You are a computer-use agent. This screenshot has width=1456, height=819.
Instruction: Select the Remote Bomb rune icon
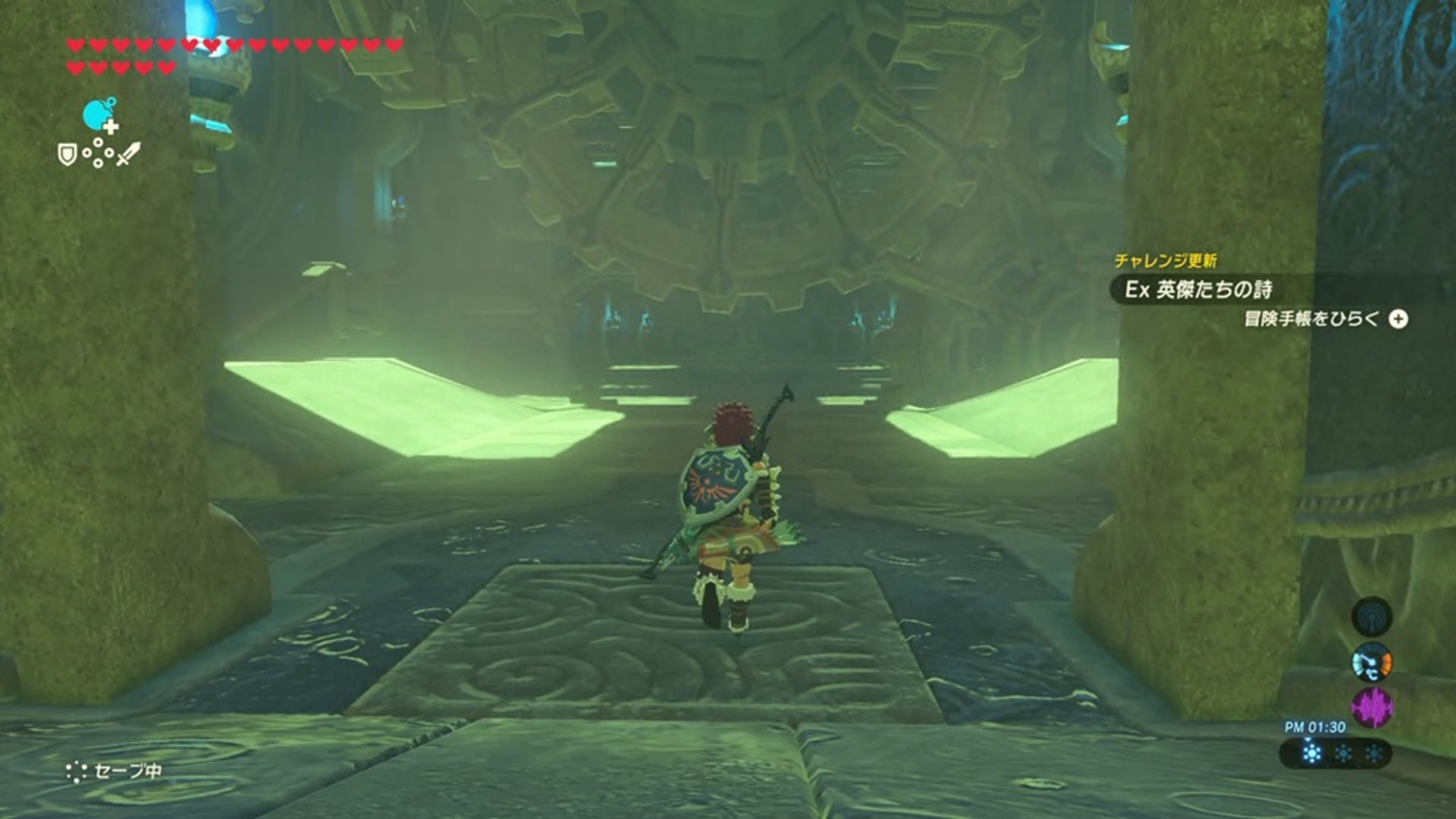(99, 115)
